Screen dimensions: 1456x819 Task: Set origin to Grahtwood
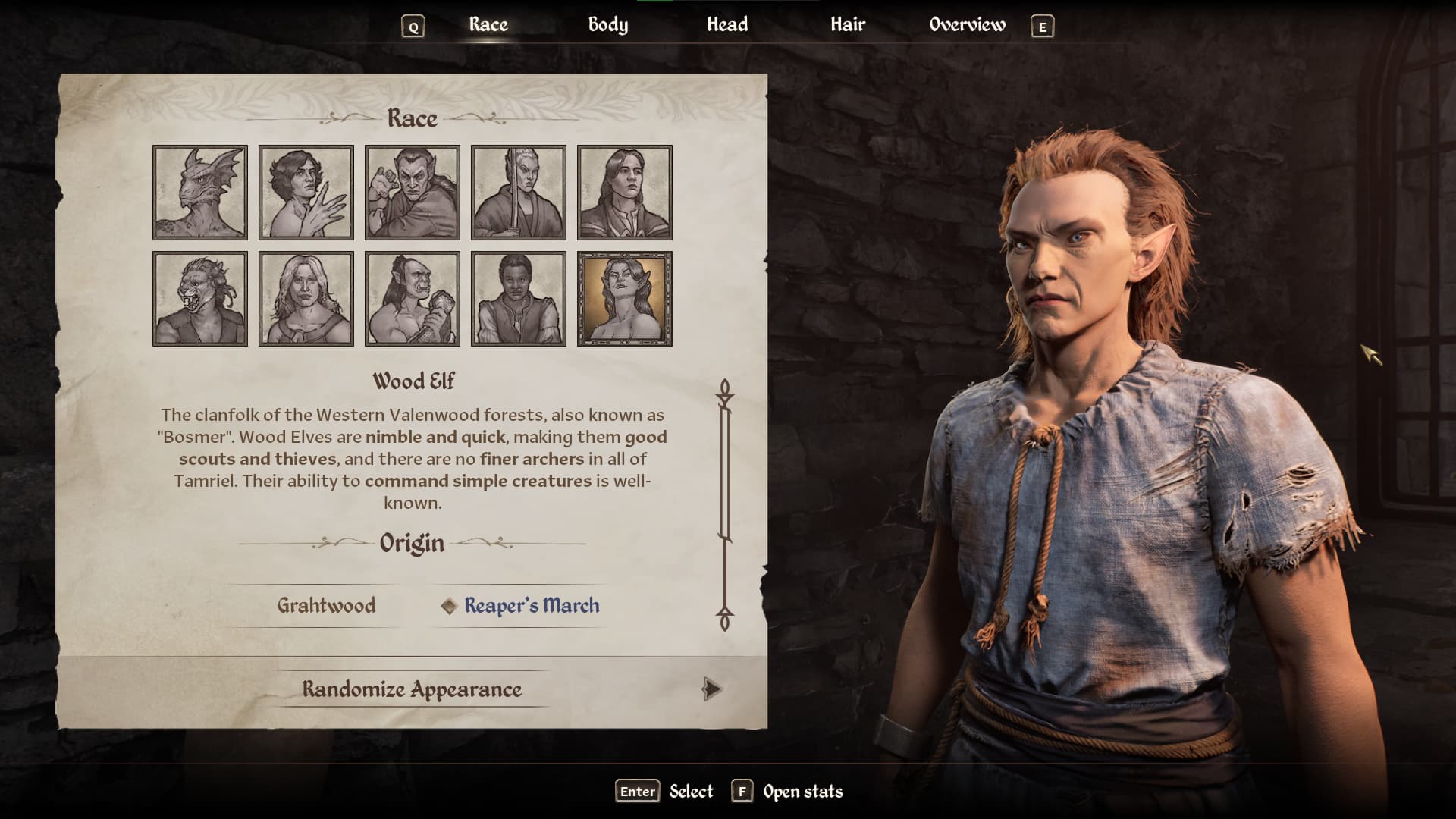[x=326, y=605]
